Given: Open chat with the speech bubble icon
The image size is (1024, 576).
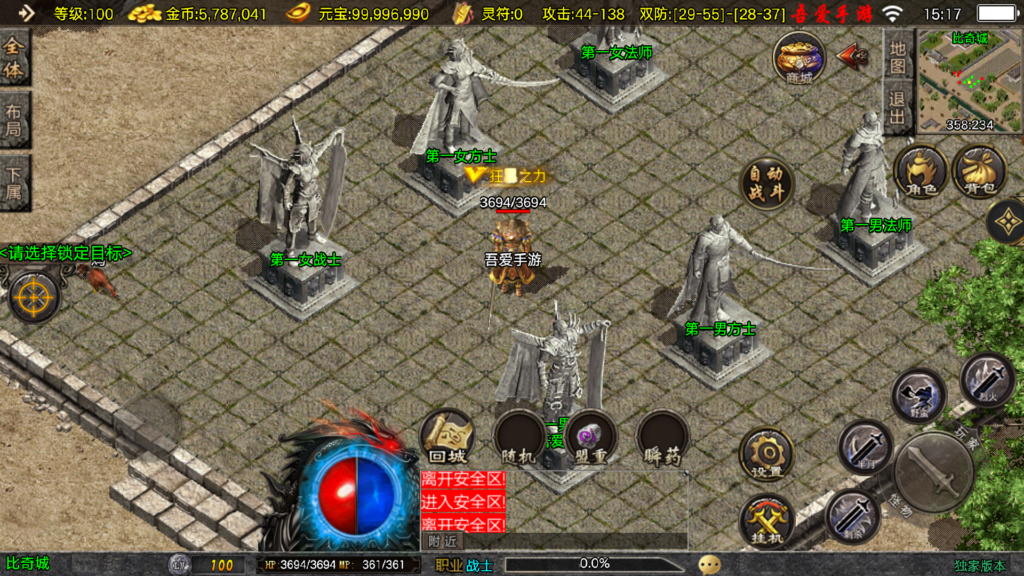Looking at the screenshot, I should 710,564.
